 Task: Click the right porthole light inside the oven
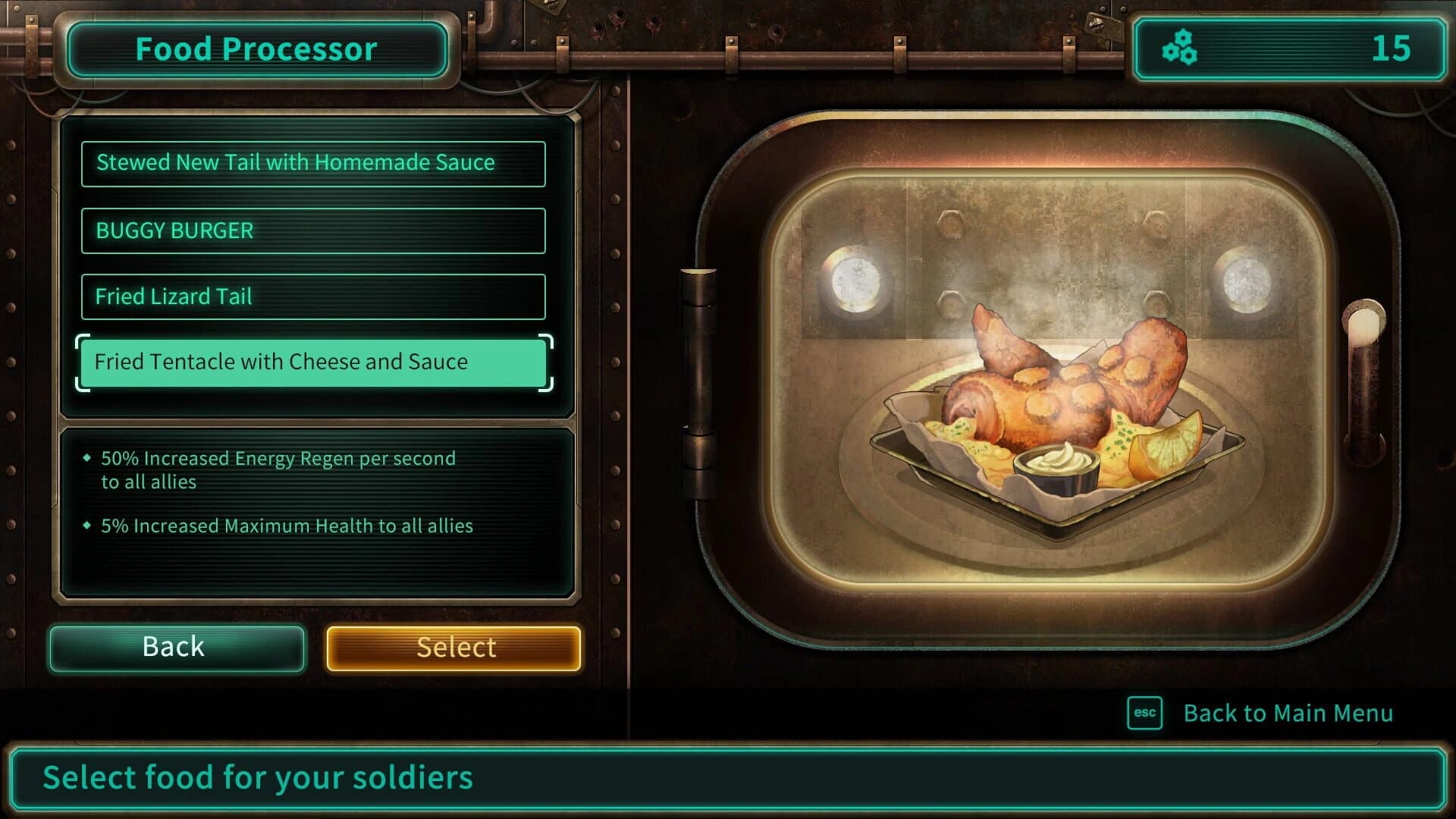tap(1245, 281)
